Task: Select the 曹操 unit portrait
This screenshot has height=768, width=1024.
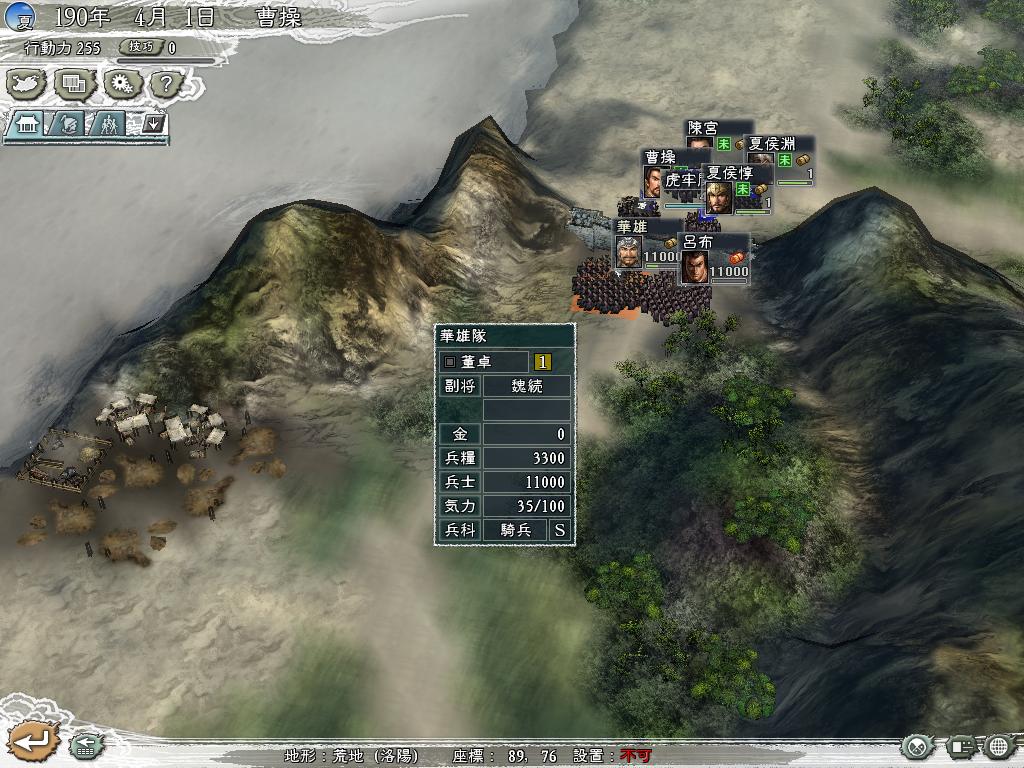Action: [652, 182]
